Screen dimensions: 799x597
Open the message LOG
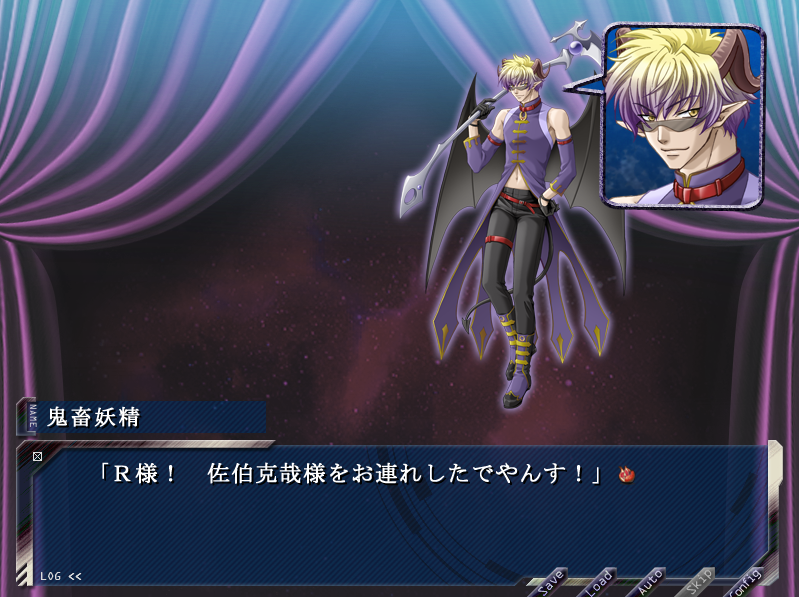(61, 576)
